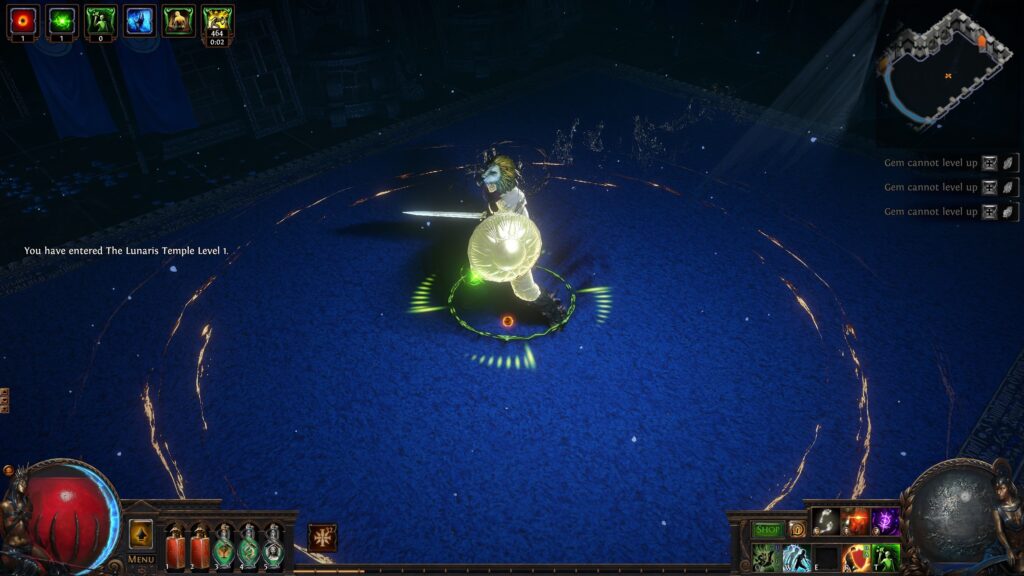Click the blue hand buff icon
Viewport: 1024px width, 576px height.
click(x=139, y=20)
